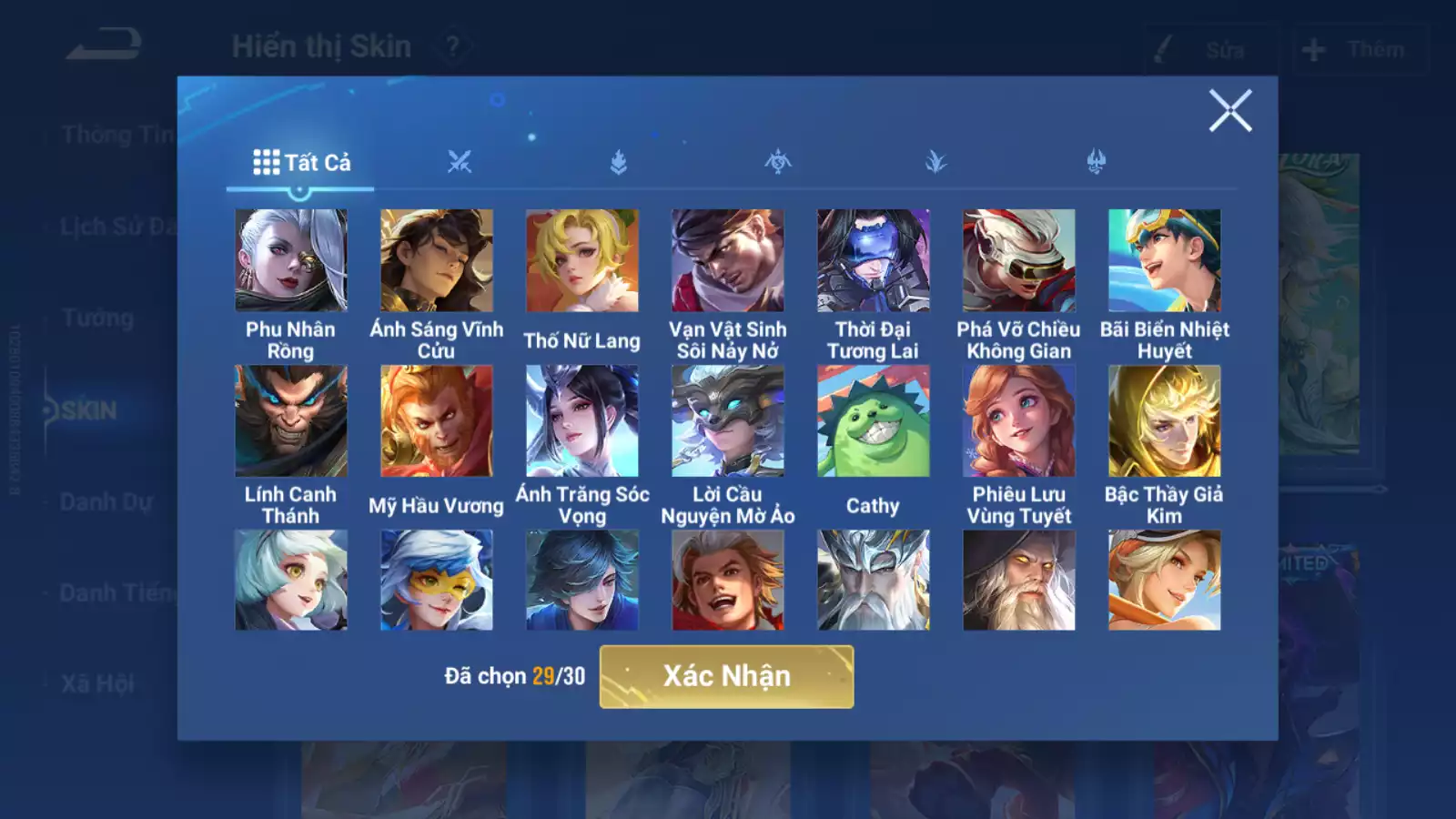
Task: Choose the Ánh Sáng Vĩnh Cửu skin
Action: (x=436, y=261)
